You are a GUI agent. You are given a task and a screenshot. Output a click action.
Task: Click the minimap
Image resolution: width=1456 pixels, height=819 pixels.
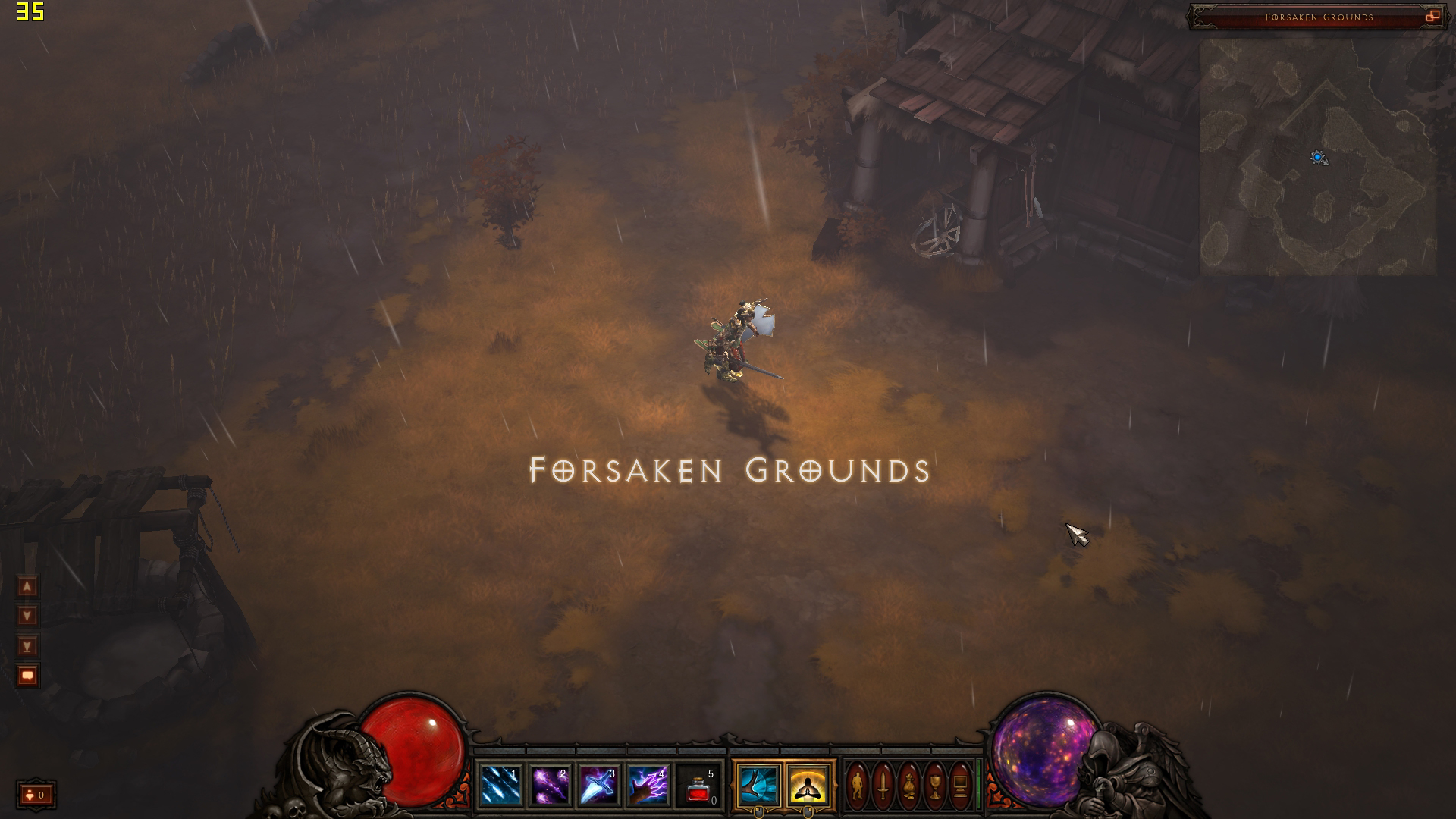pos(1317,157)
